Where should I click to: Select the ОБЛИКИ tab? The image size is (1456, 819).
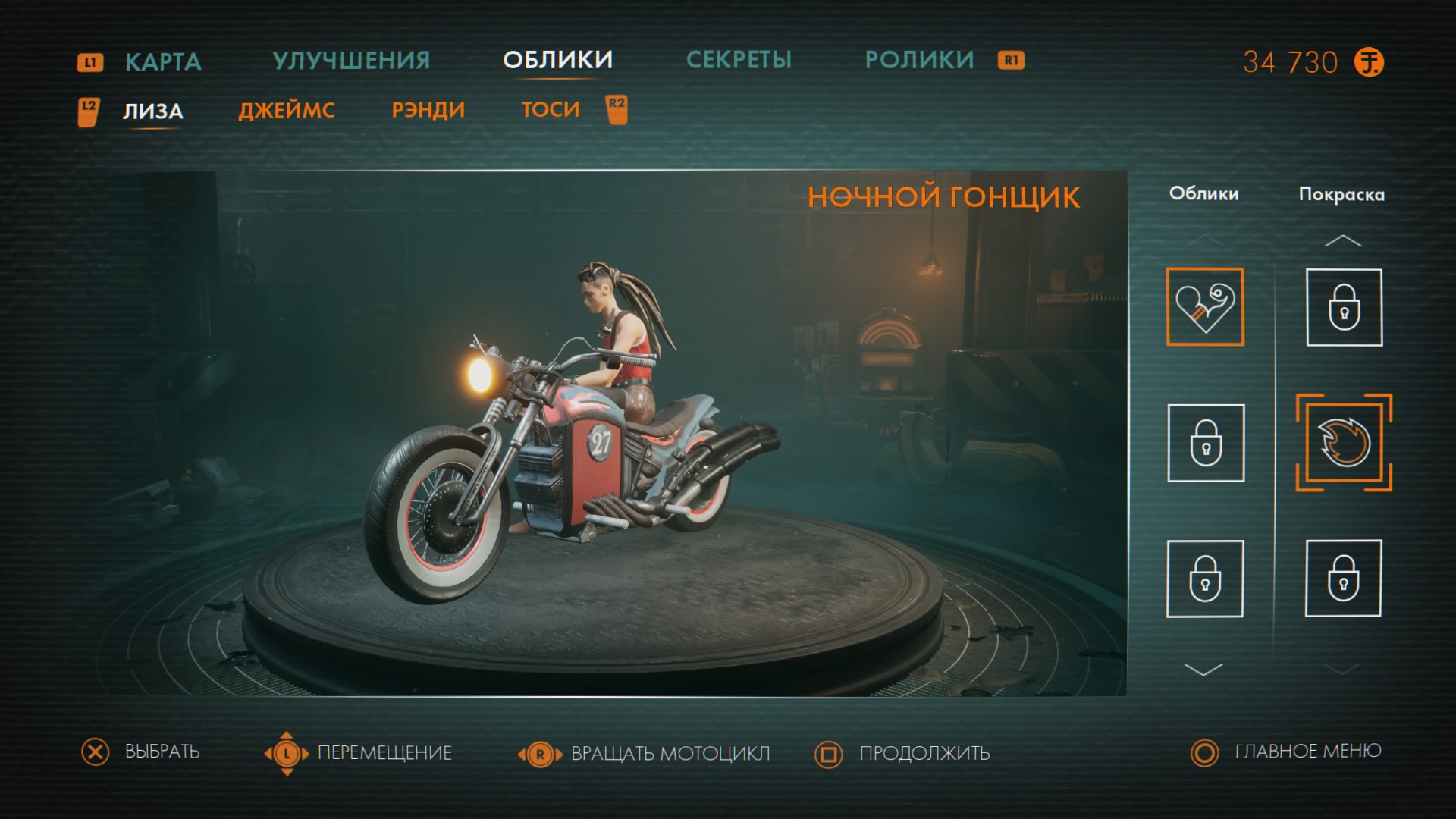(x=557, y=60)
